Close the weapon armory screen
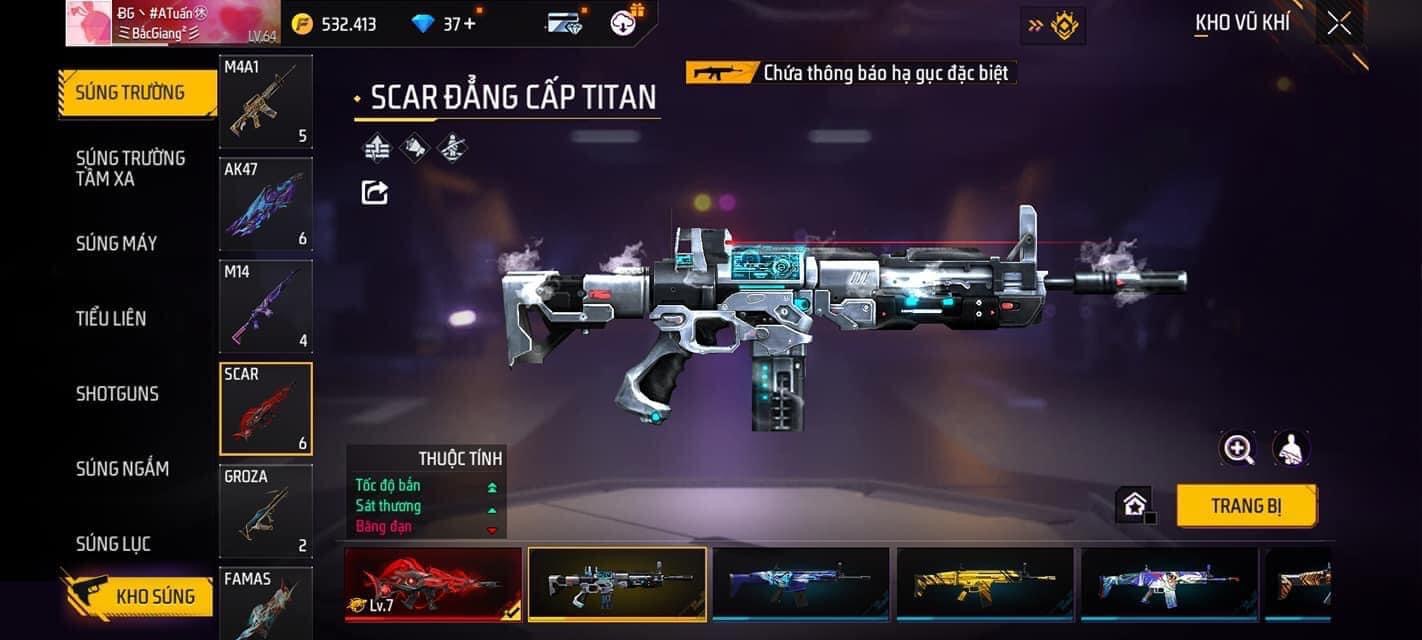Image resolution: width=1422 pixels, height=640 pixels. (1339, 24)
